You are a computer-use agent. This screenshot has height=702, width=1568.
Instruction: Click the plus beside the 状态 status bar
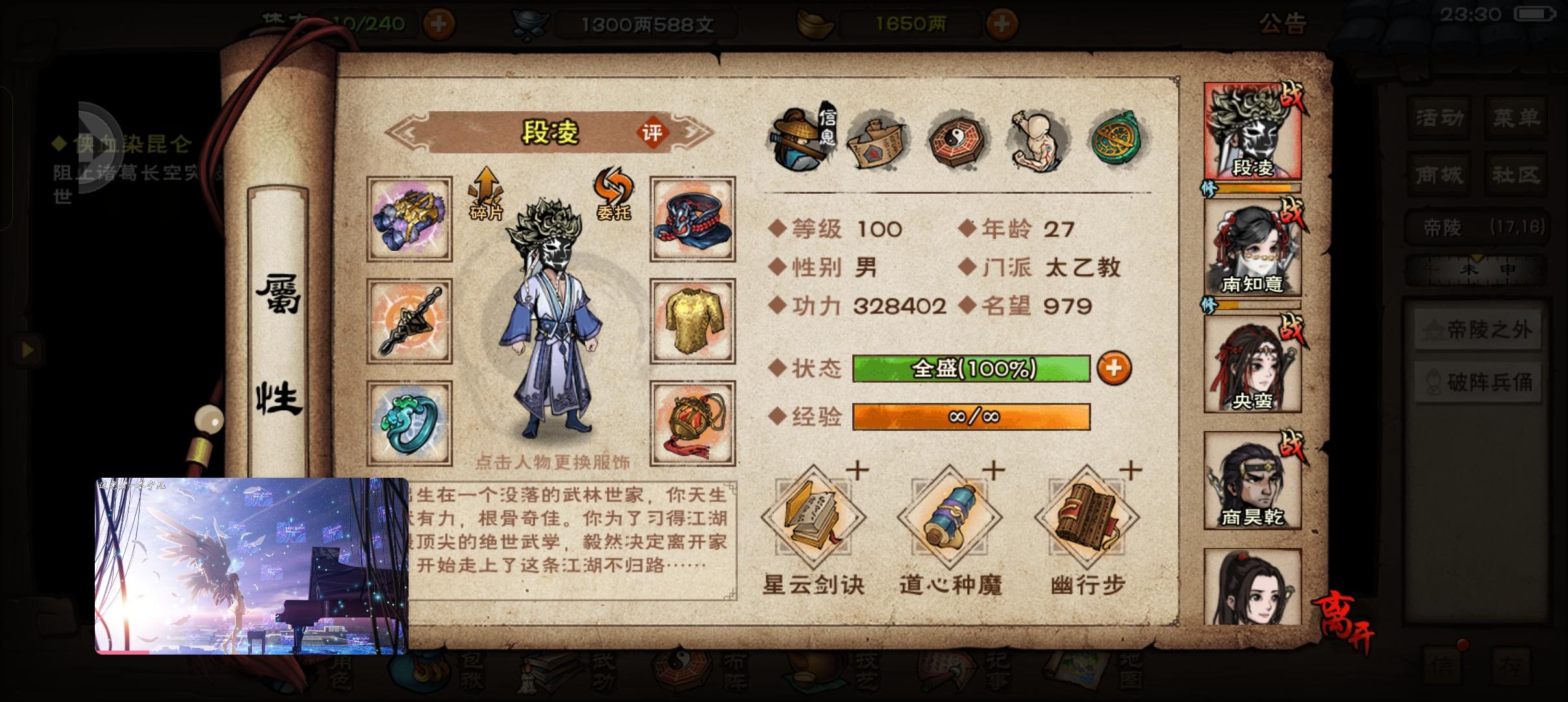coord(1116,369)
